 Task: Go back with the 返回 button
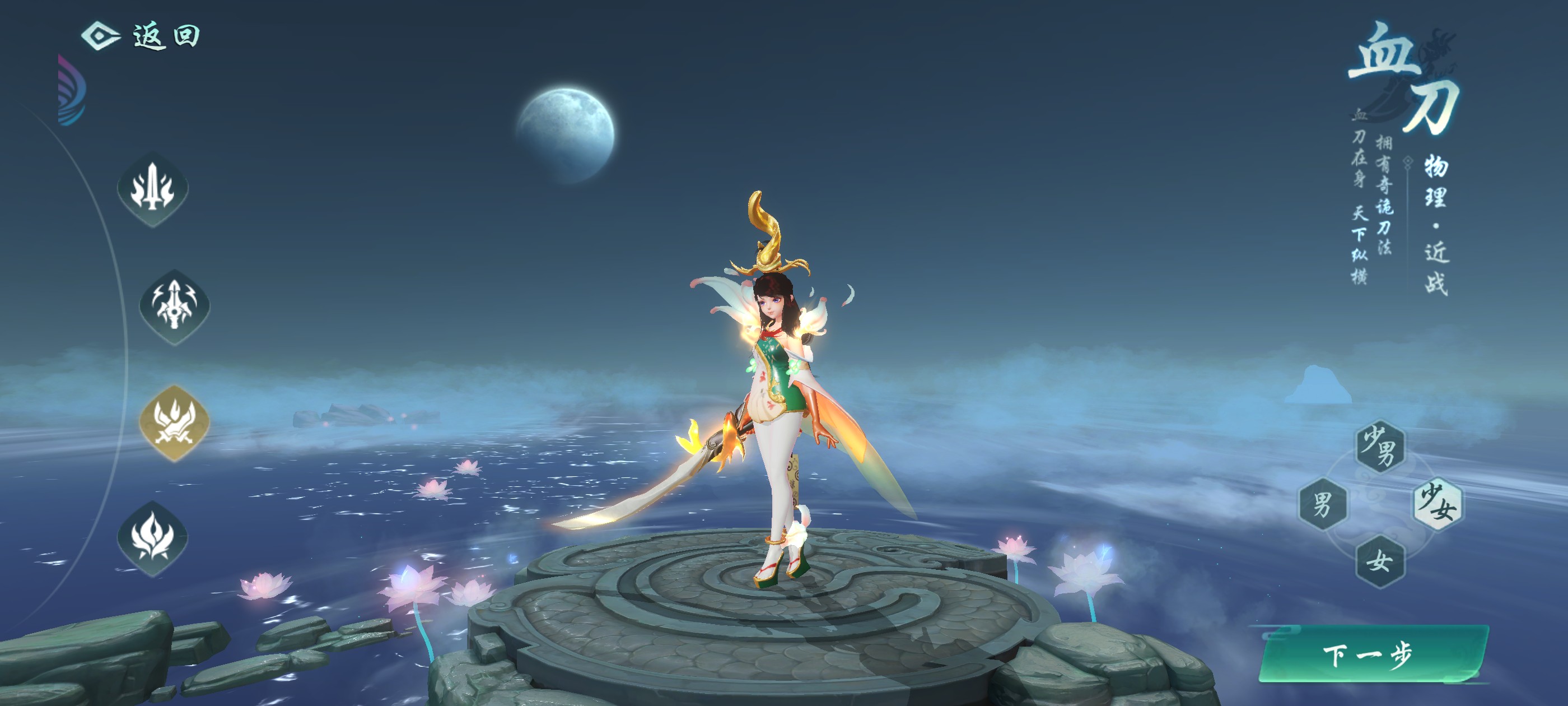point(142,35)
